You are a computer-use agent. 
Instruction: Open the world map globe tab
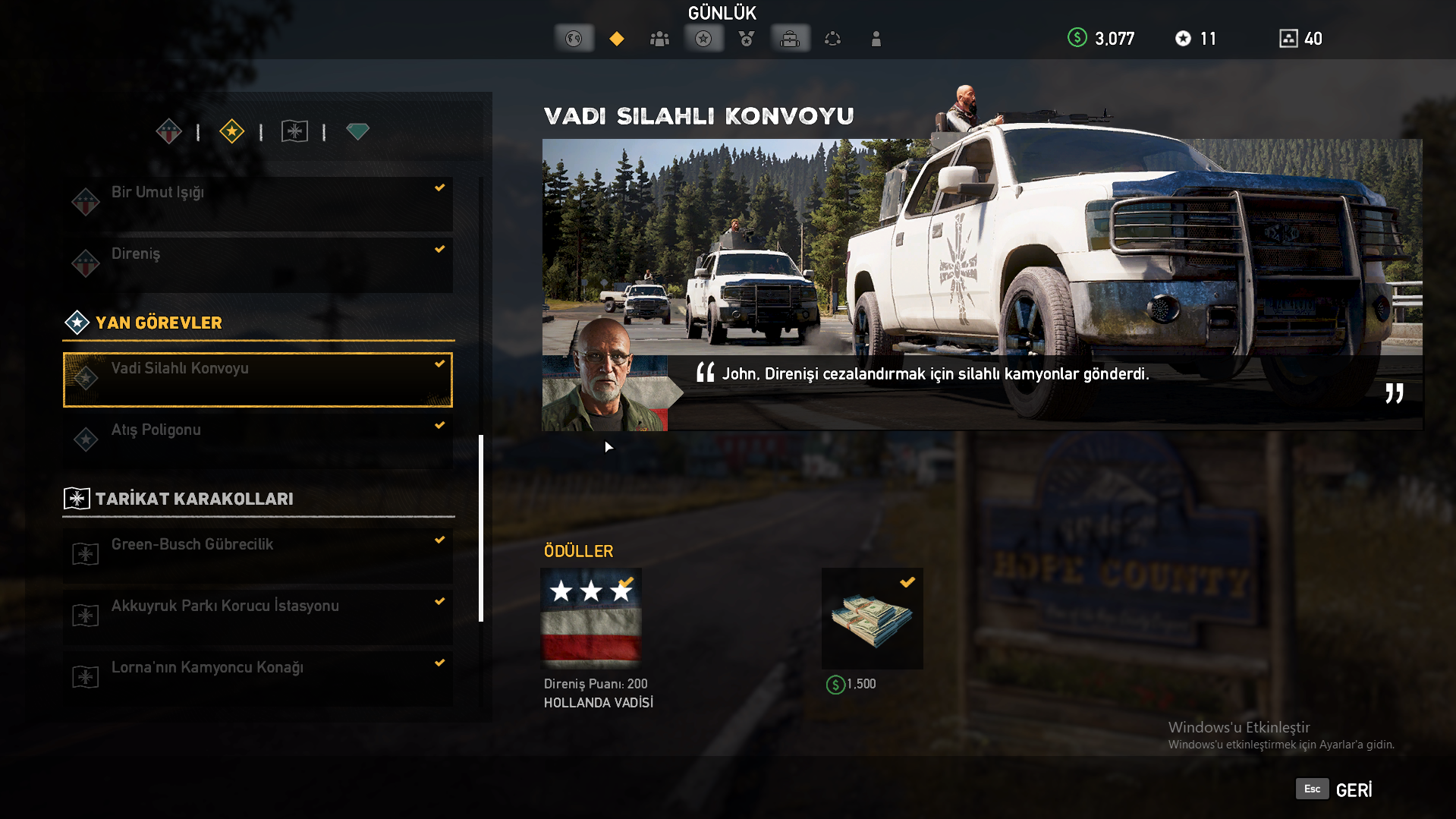click(574, 39)
